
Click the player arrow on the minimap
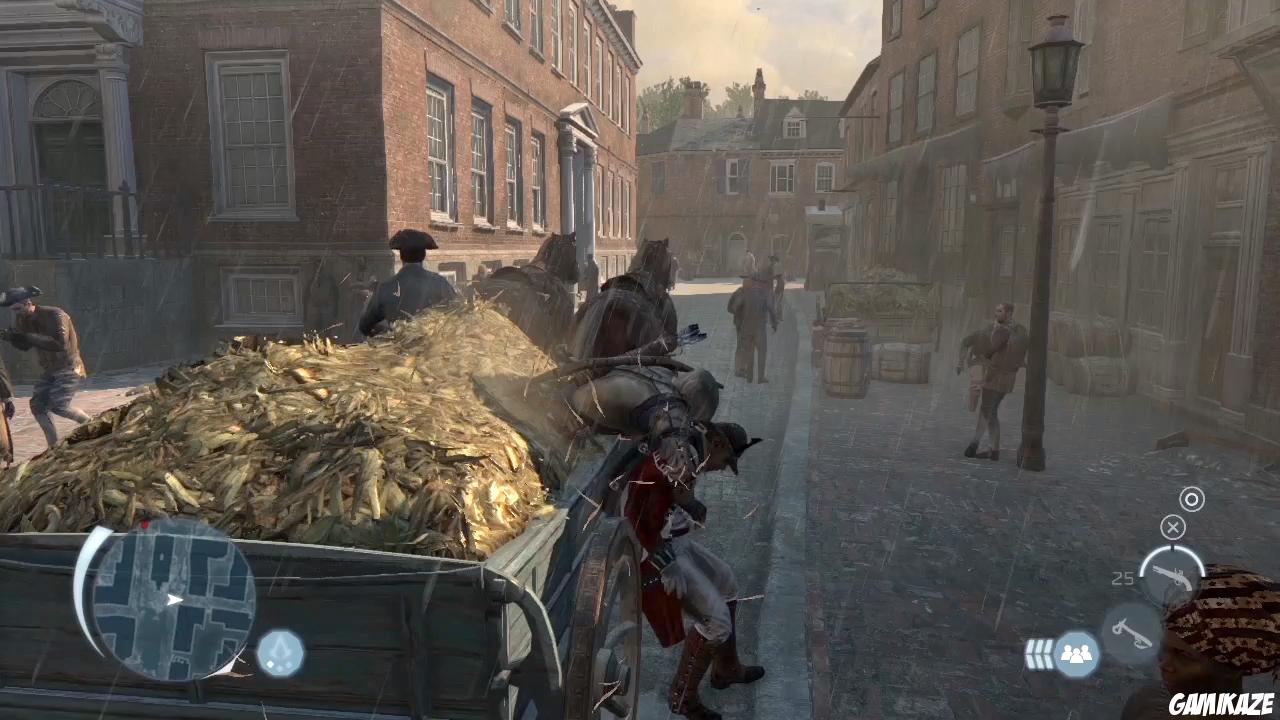(173, 599)
